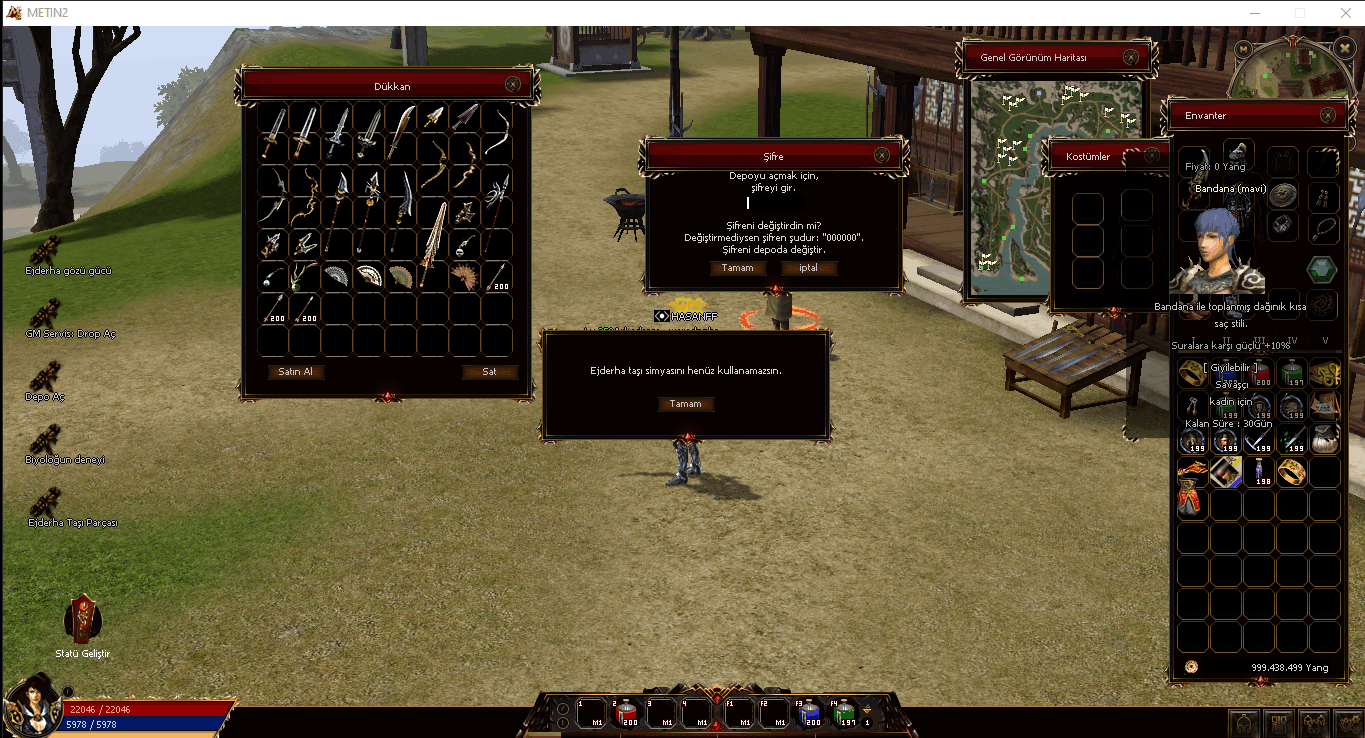Screen dimensions: 1365x738
Task: Click the red potion in hotbar slot 2
Action: coord(626,710)
